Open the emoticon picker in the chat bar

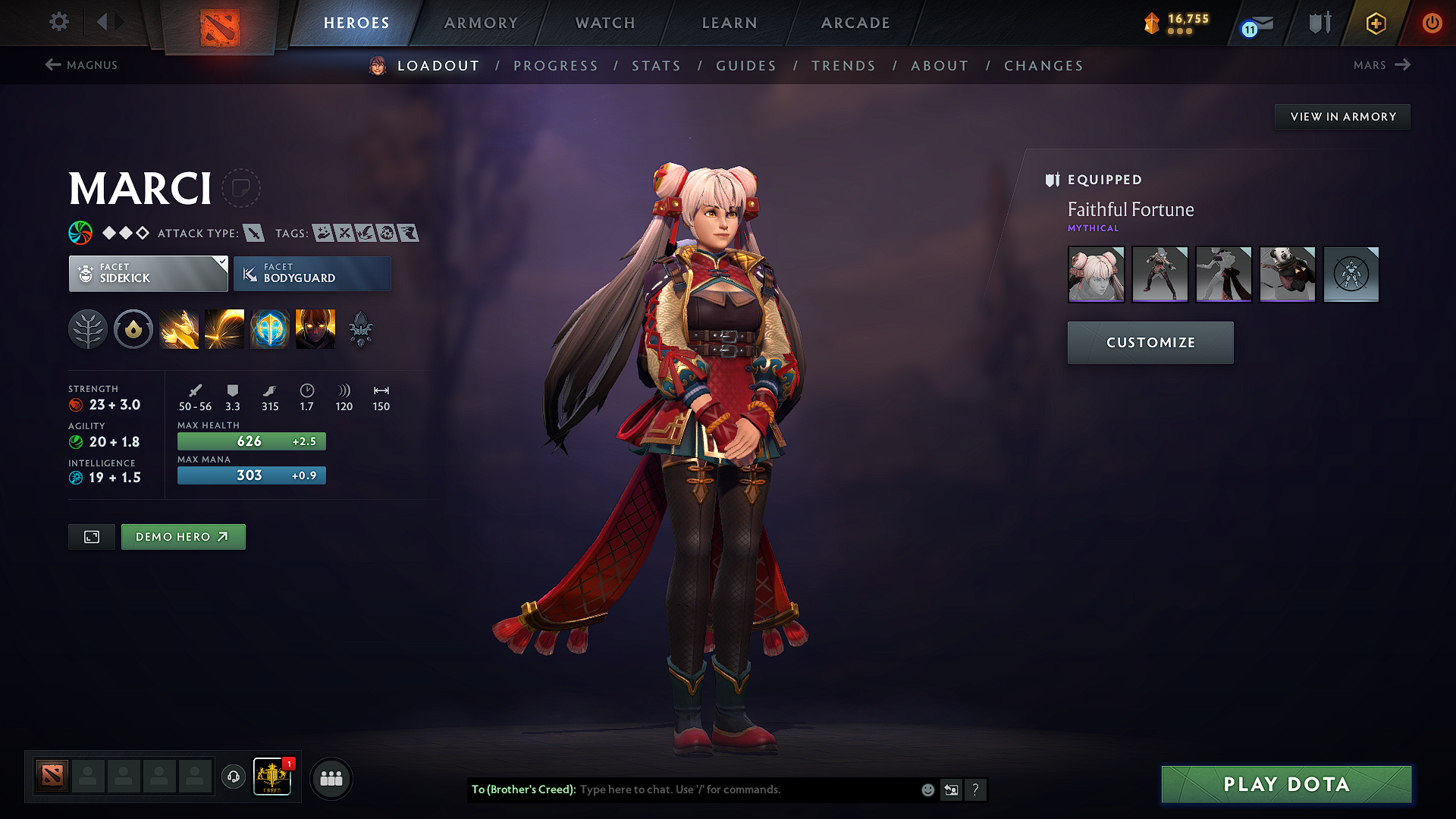[x=927, y=789]
